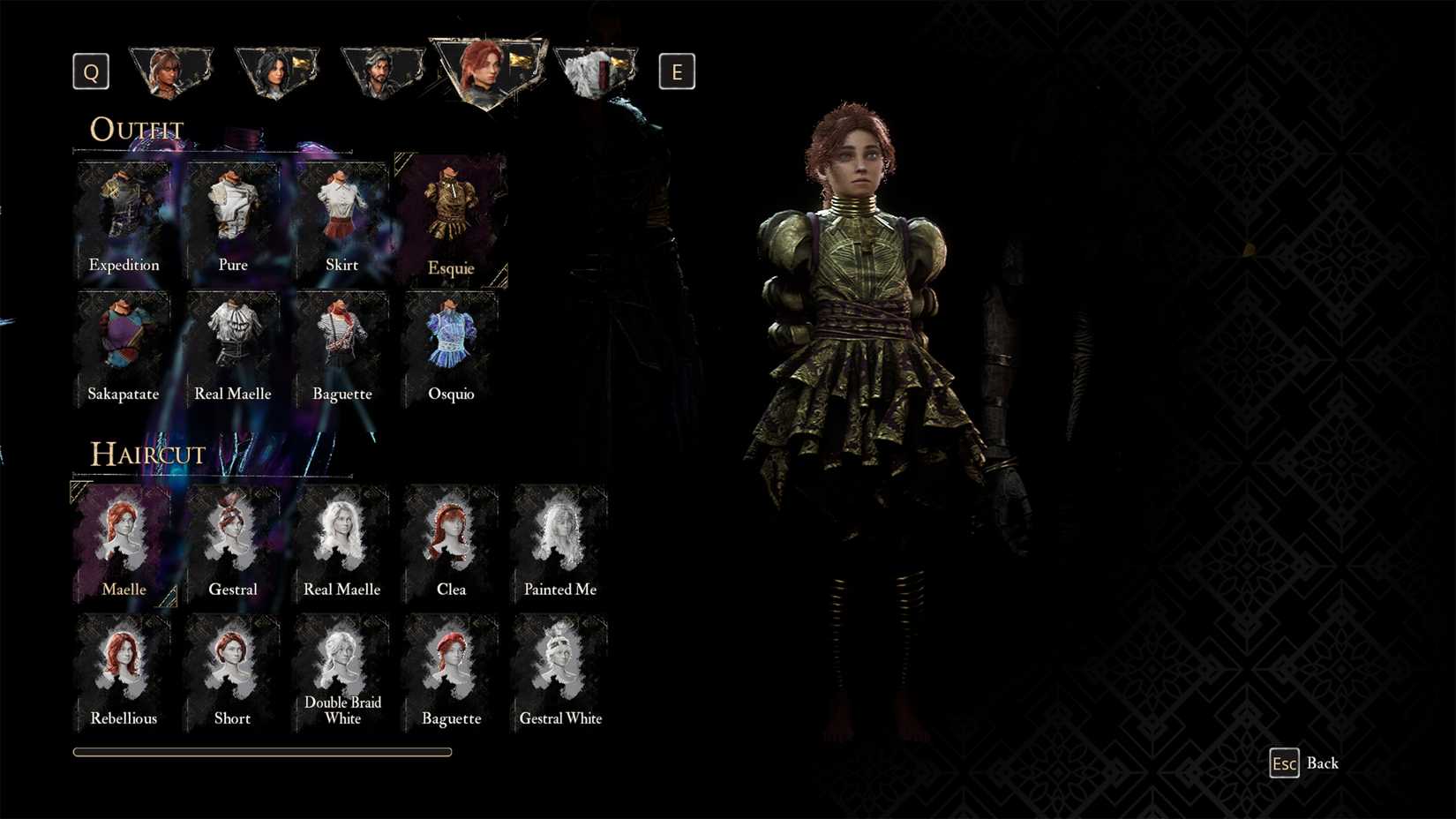
Task: Select the Osquio outfit
Action: (450, 344)
